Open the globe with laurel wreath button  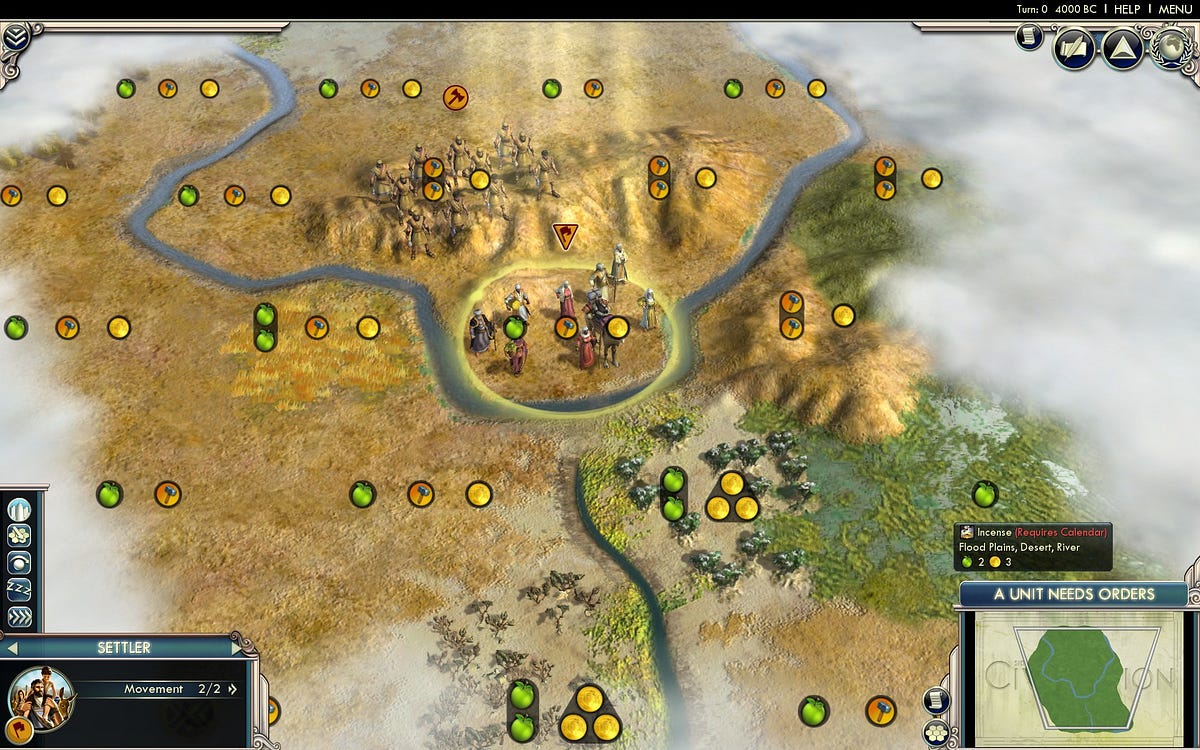1172,46
